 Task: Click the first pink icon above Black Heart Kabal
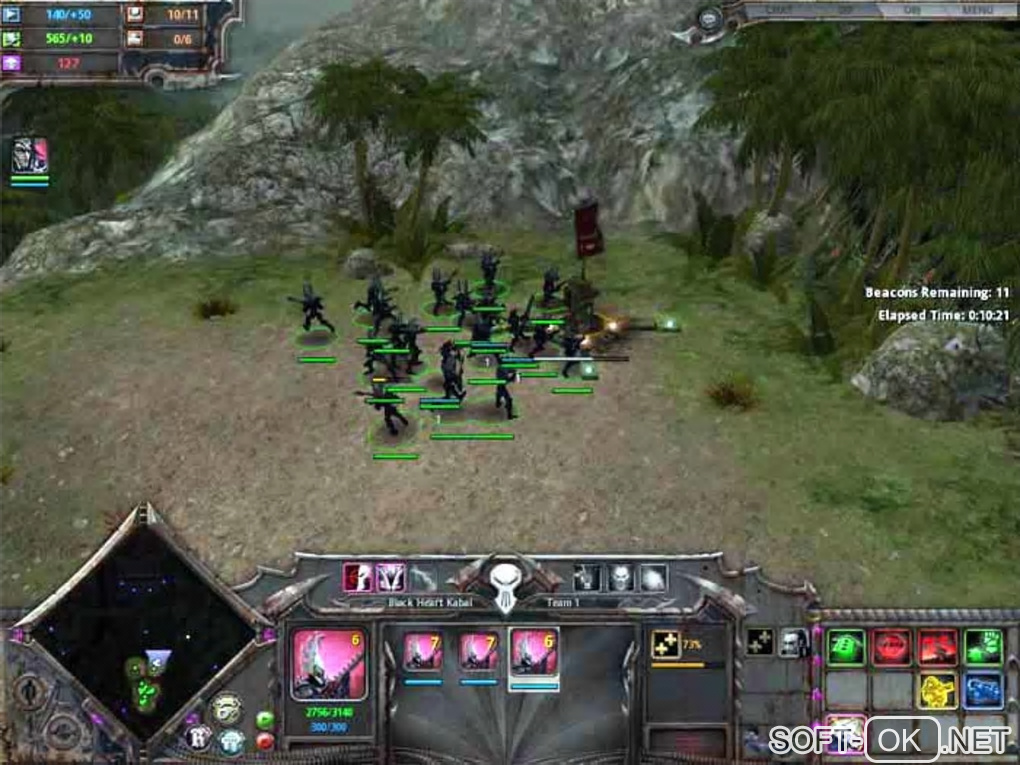357,577
